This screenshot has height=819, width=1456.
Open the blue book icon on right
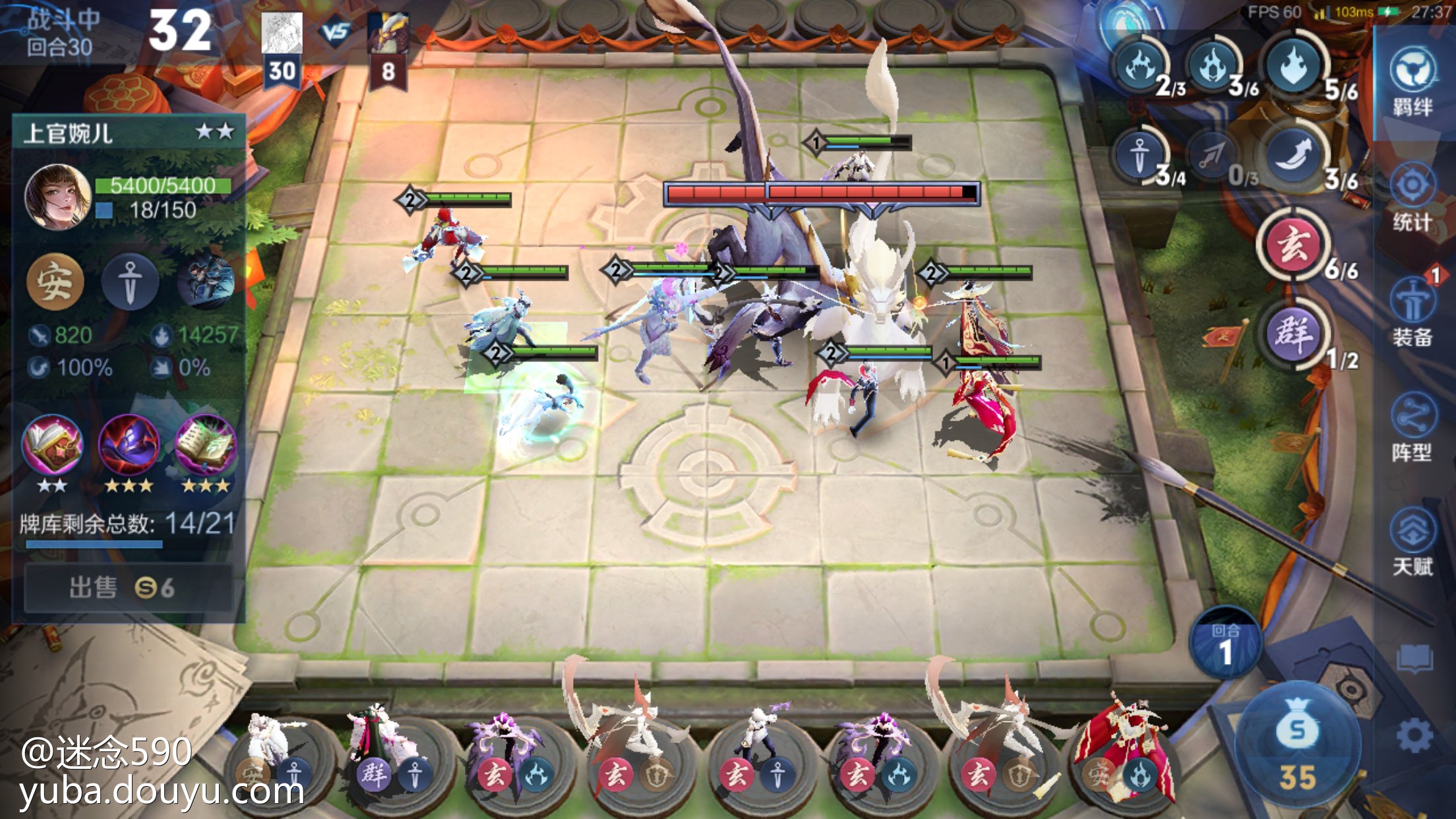(x=1414, y=657)
